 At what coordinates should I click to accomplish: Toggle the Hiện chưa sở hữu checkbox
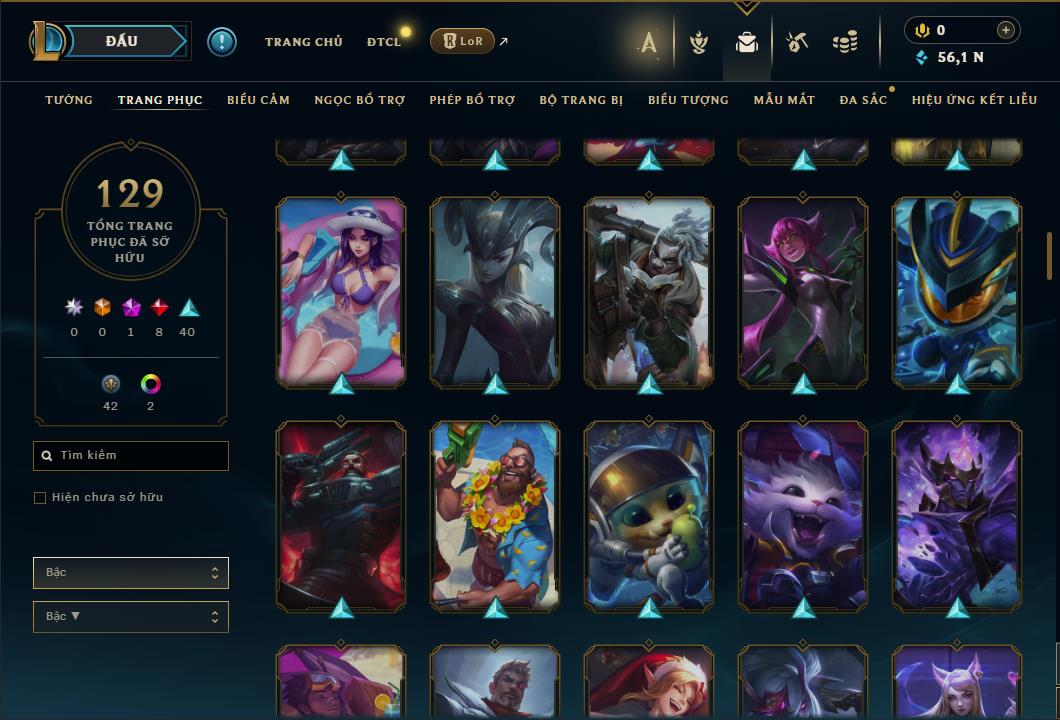(x=40, y=498)
